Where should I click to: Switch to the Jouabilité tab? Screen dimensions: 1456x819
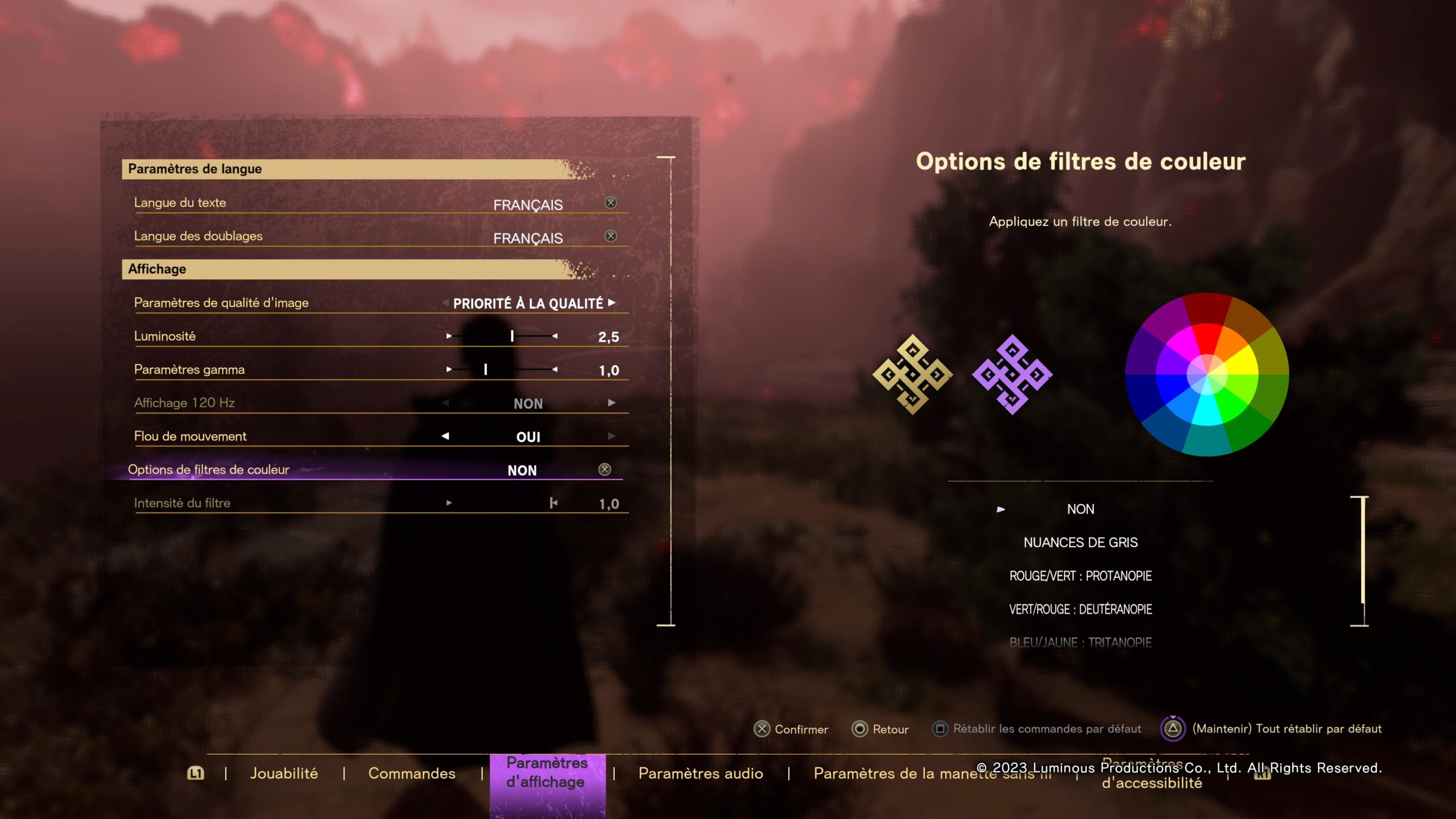tap(284, 773)
